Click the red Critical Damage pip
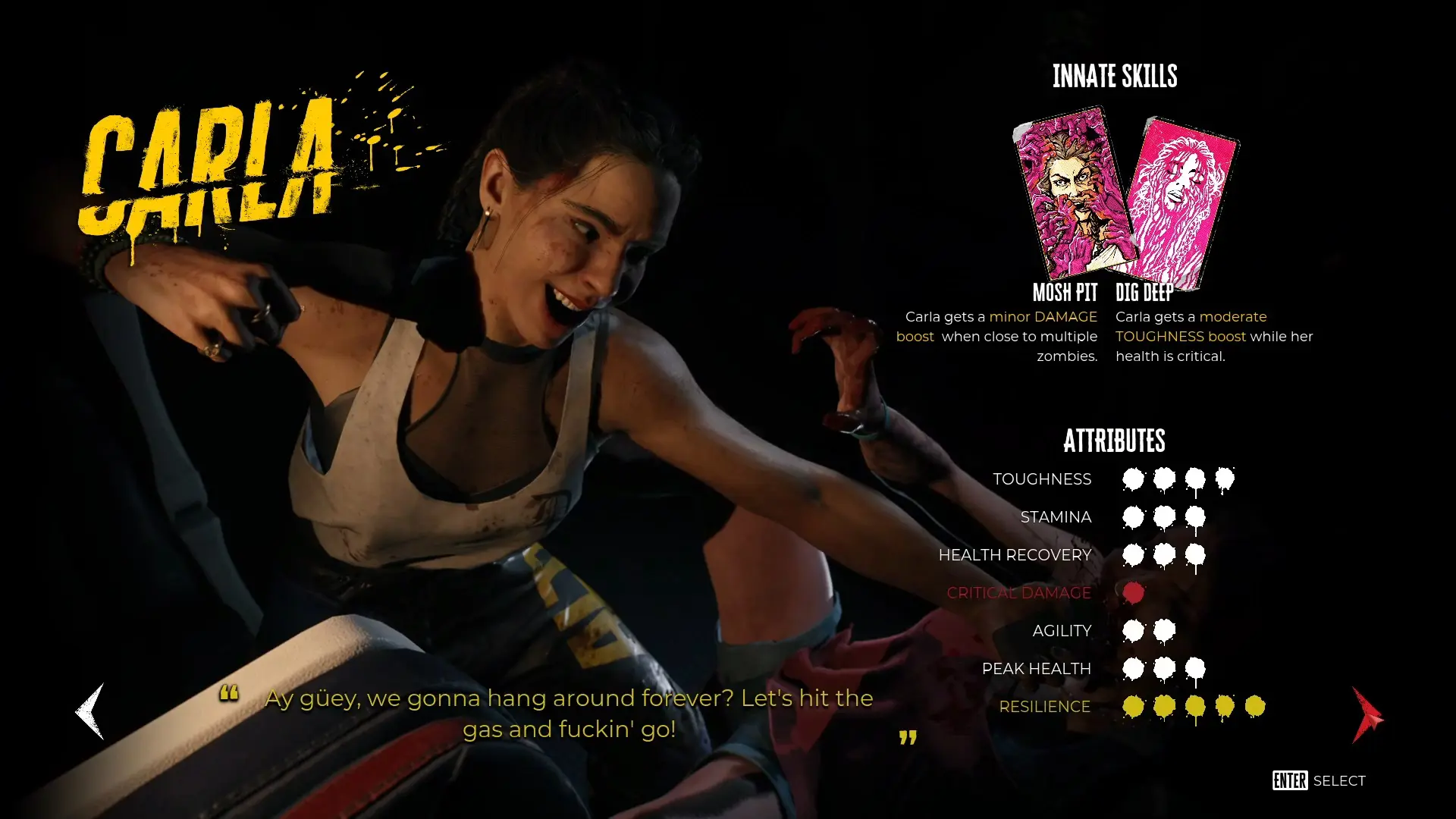Image resolution: width=1456 pixels, height=819 pixels. click(x=1132, y=592)
